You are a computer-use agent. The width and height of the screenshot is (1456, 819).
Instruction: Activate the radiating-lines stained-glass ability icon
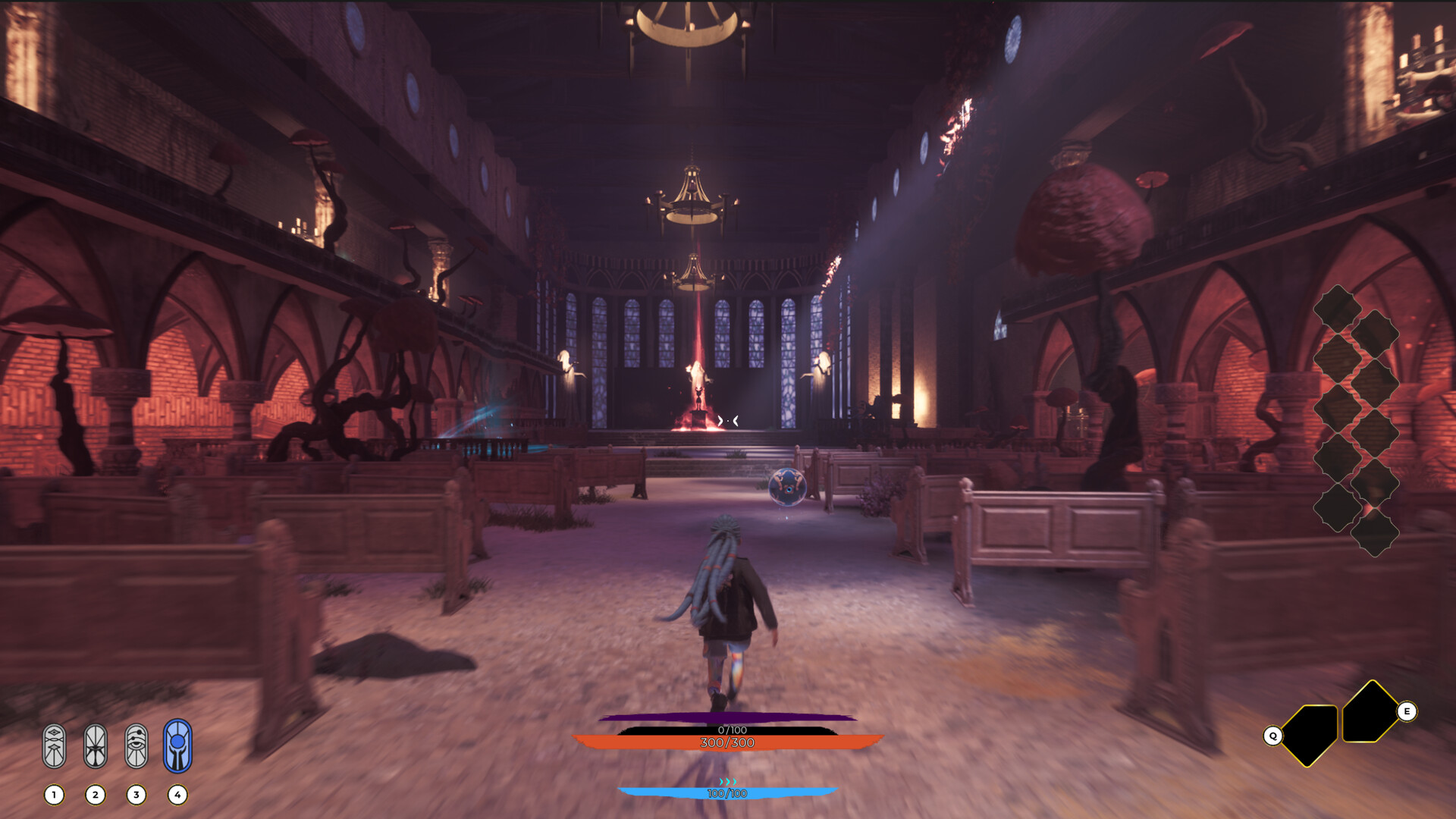click(96, 746)
